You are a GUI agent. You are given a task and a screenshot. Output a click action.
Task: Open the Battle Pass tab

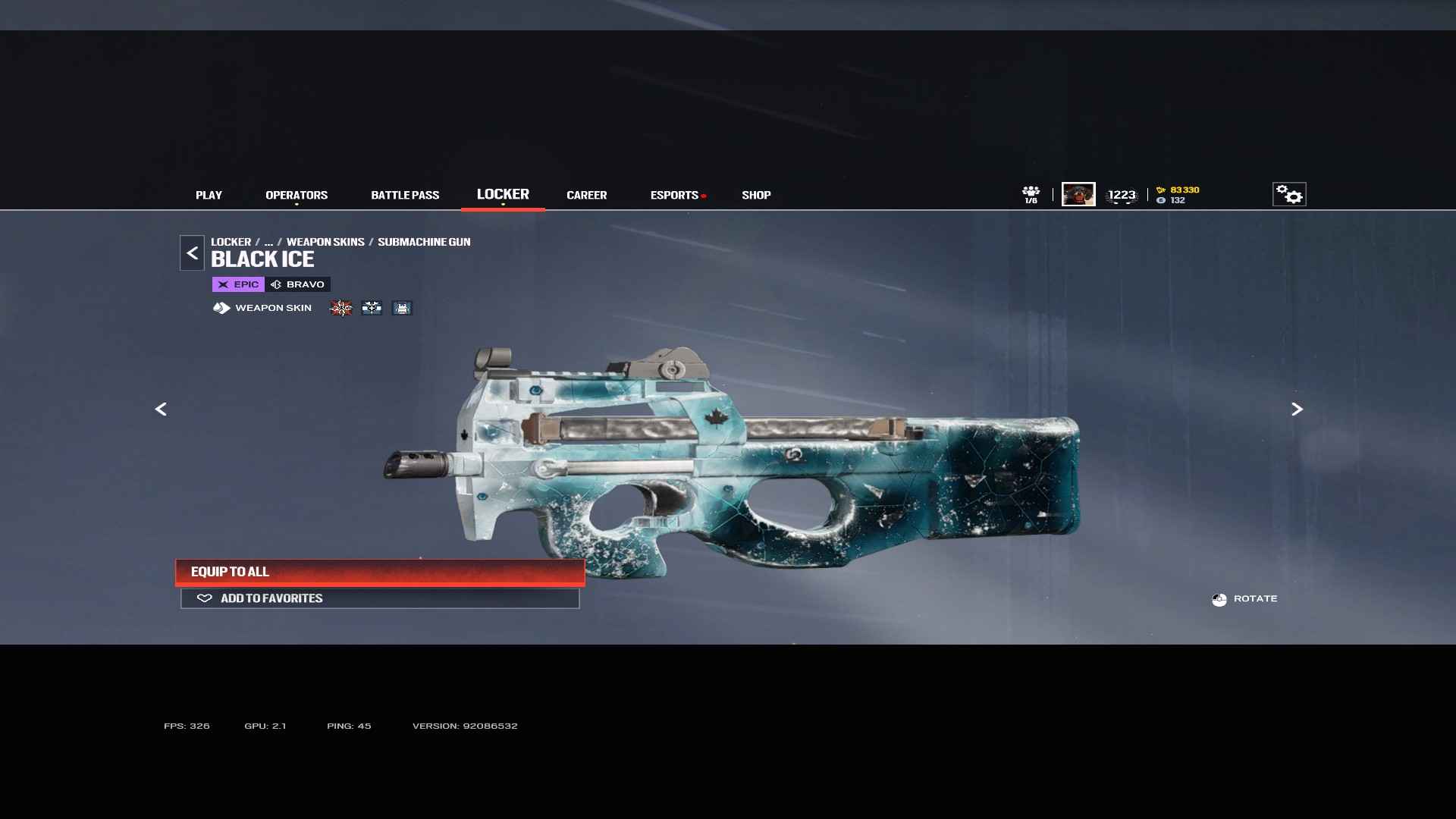pyautogui.click(x=405, y=195)
